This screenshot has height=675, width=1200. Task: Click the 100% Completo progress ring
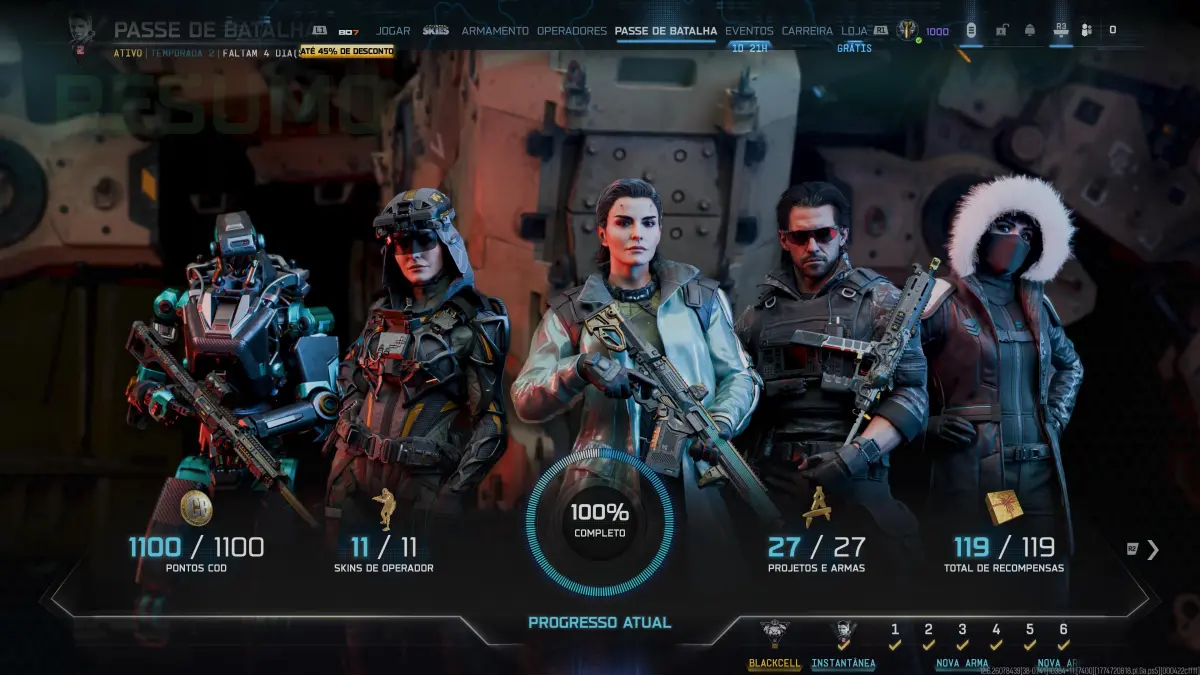pyautogui.click(x=600, y=520)
